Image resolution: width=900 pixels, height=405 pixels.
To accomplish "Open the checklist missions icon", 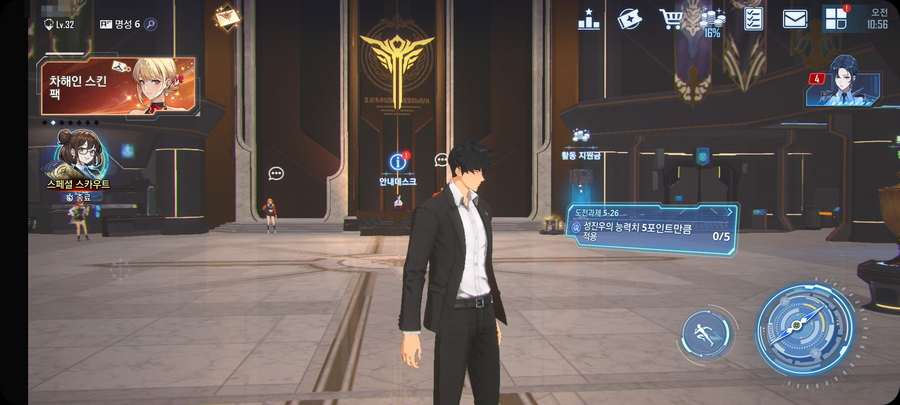I will [x=754, y=19].
